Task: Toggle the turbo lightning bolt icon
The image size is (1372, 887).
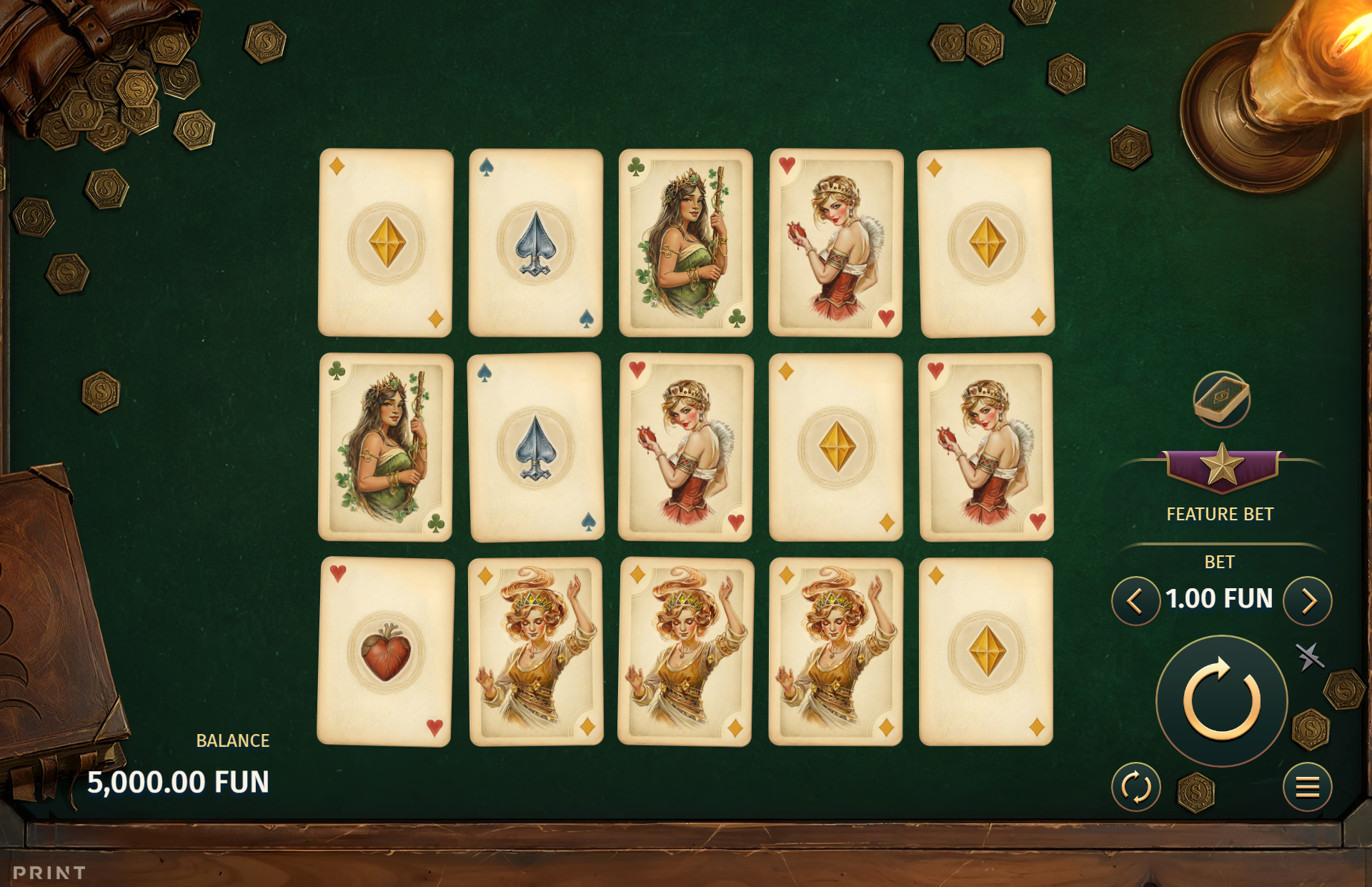Action: pyautogui.click(x=1309, y=656)
